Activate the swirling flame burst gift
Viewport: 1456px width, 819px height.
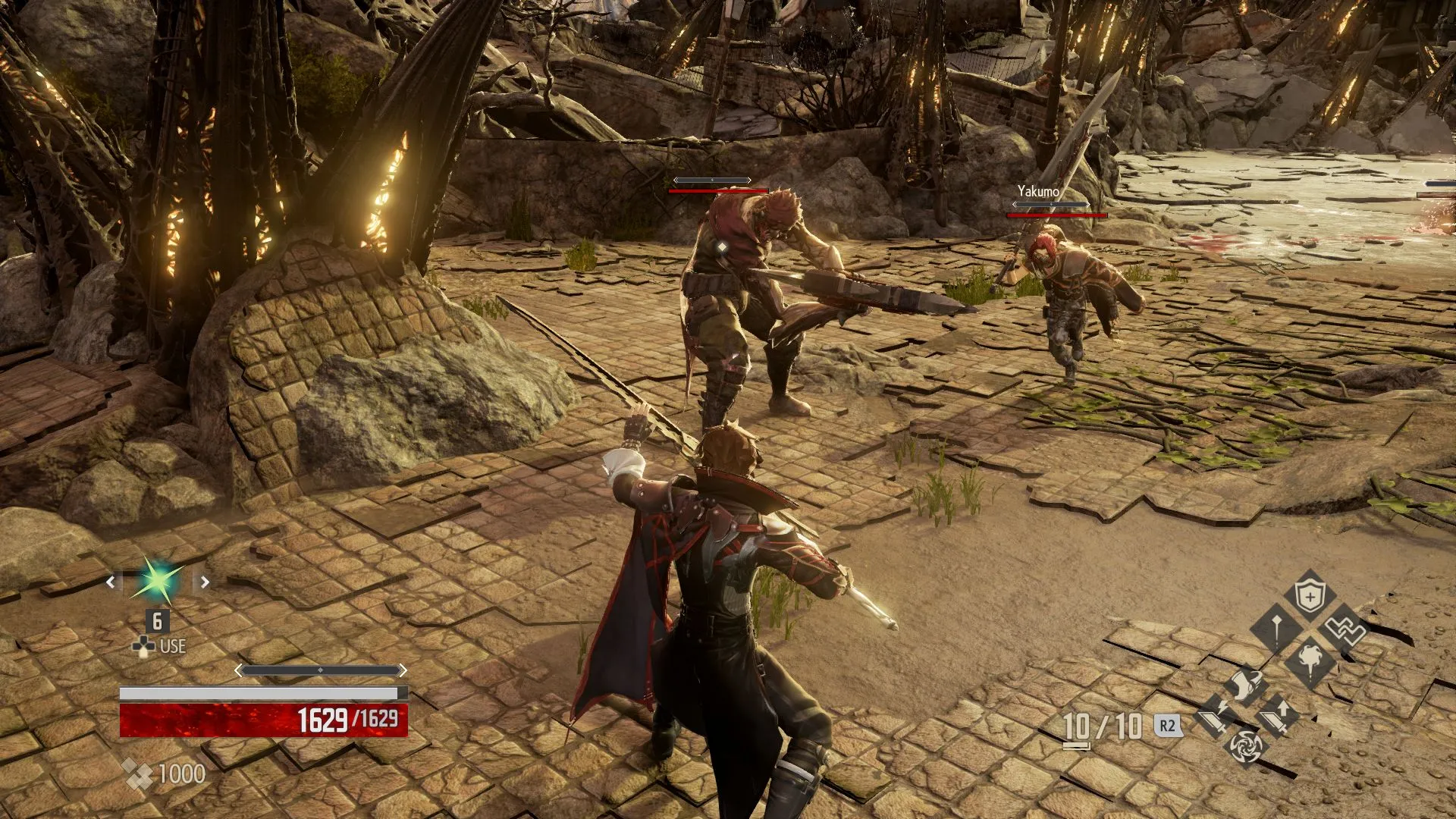pyautogui.click(x=1310, y=660)
